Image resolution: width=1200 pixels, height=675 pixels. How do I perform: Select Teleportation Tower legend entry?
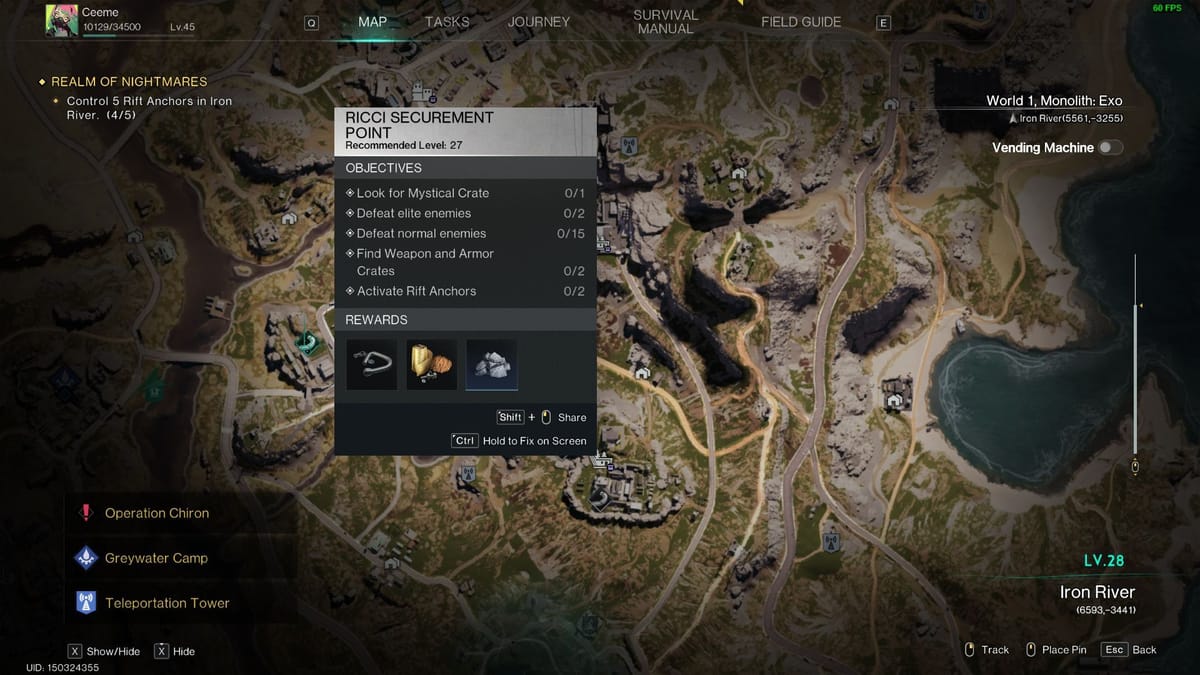(x=166, y=603)
